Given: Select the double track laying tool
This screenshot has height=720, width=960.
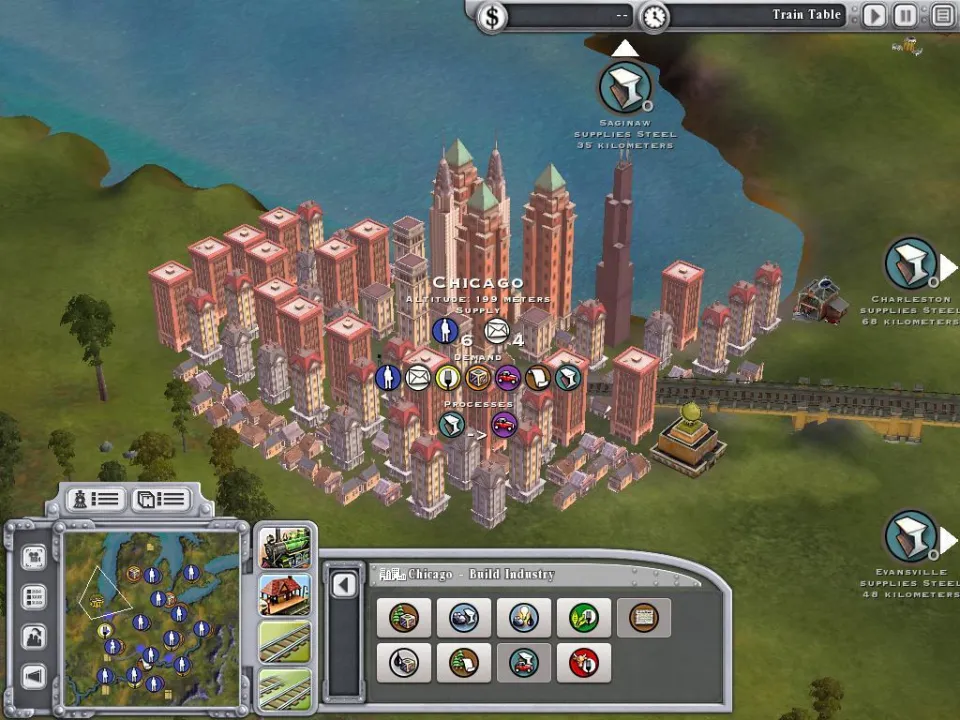Looking at the screenshot, I should 285,687.
